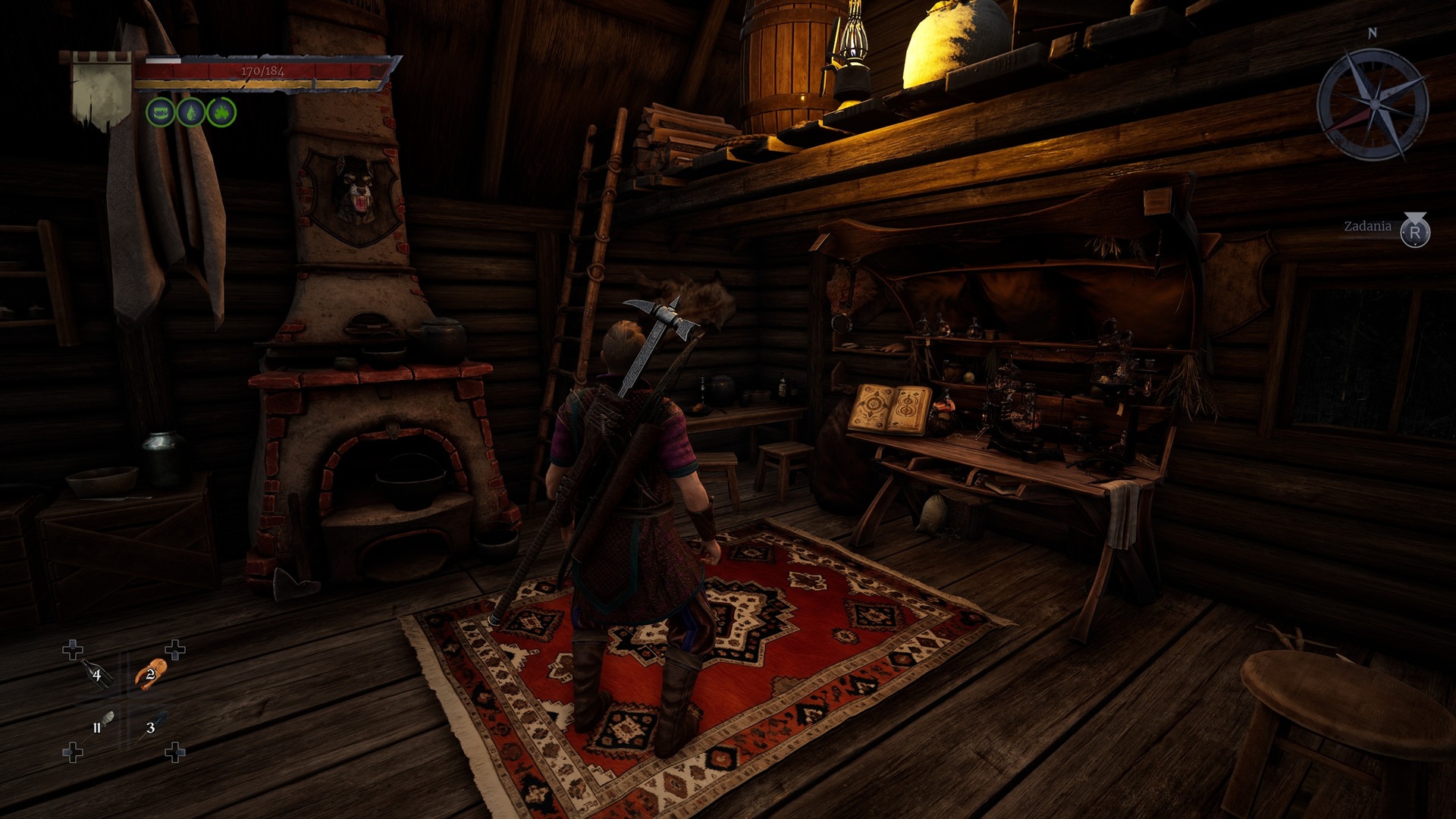Viewport: 1456px width, 819px height.
Task: Inspect the green water drop buff
Action: click(190, 113)
